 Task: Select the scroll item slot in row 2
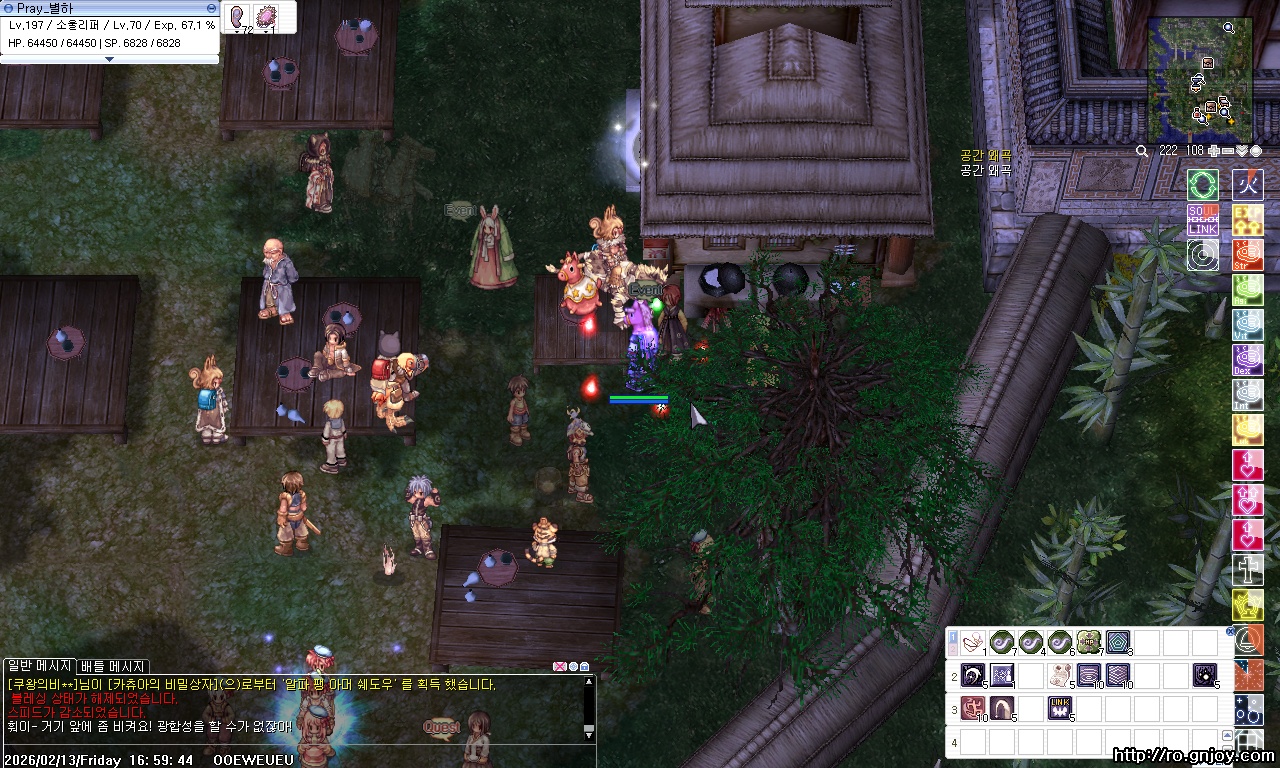click(x=1060, y=676)
